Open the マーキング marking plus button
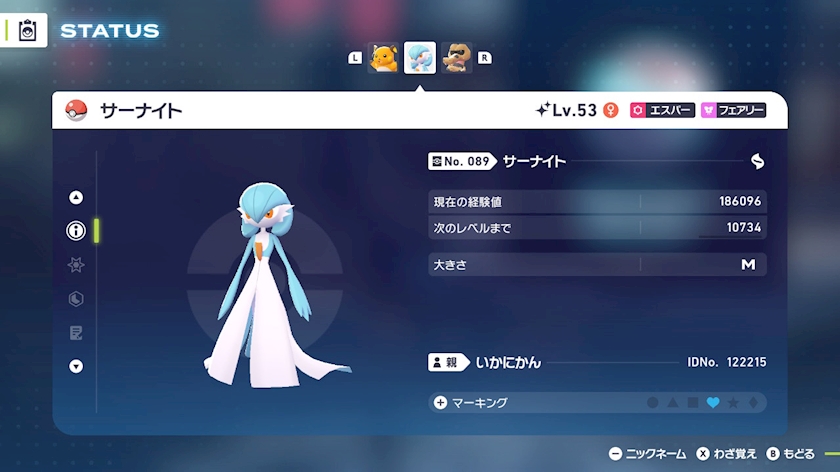This screenshot has height=472, width=840. pos(441,403)
